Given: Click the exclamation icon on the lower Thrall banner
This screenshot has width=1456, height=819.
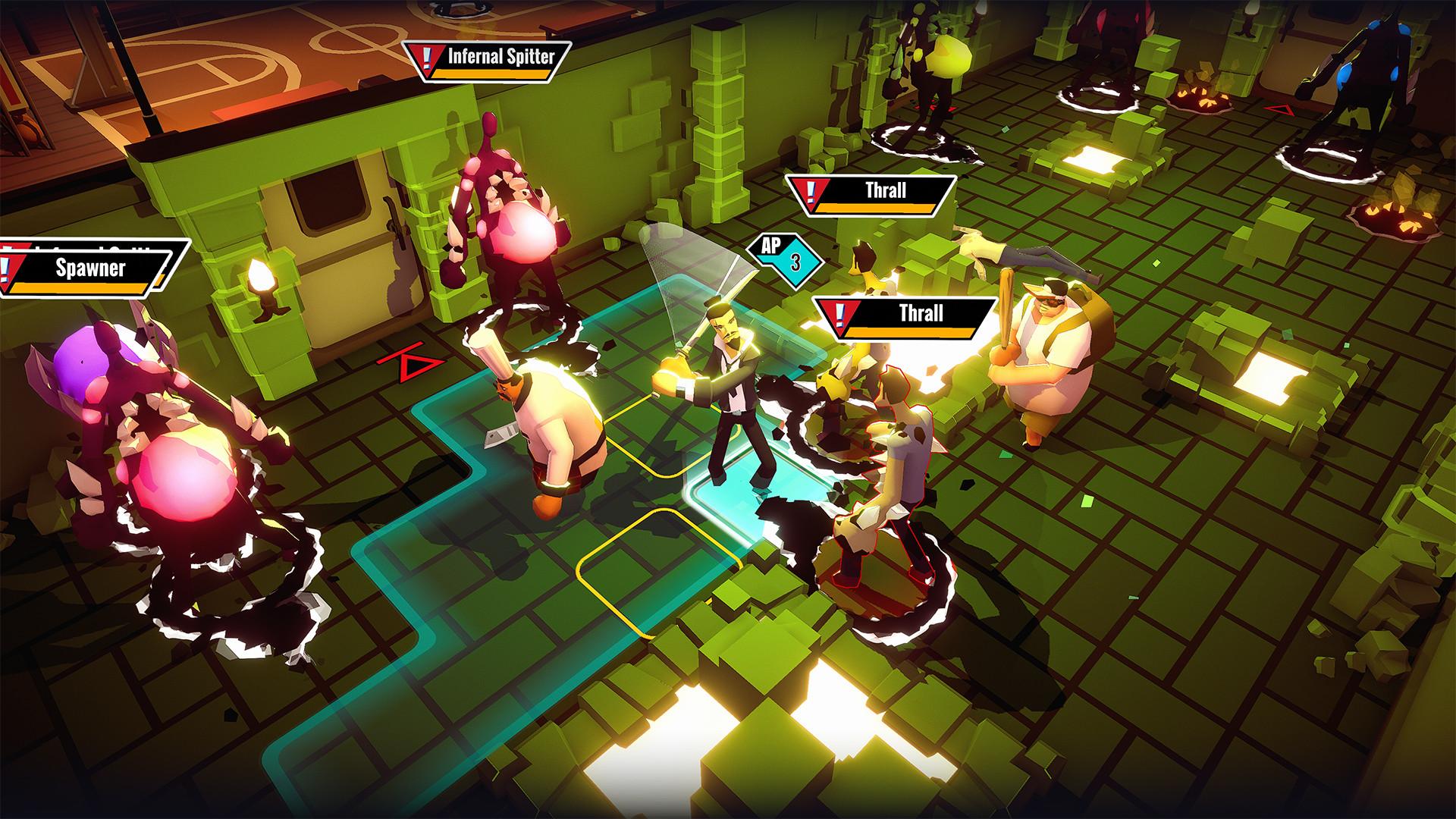Looking at the screenshot, I should (x=840, y=312).
